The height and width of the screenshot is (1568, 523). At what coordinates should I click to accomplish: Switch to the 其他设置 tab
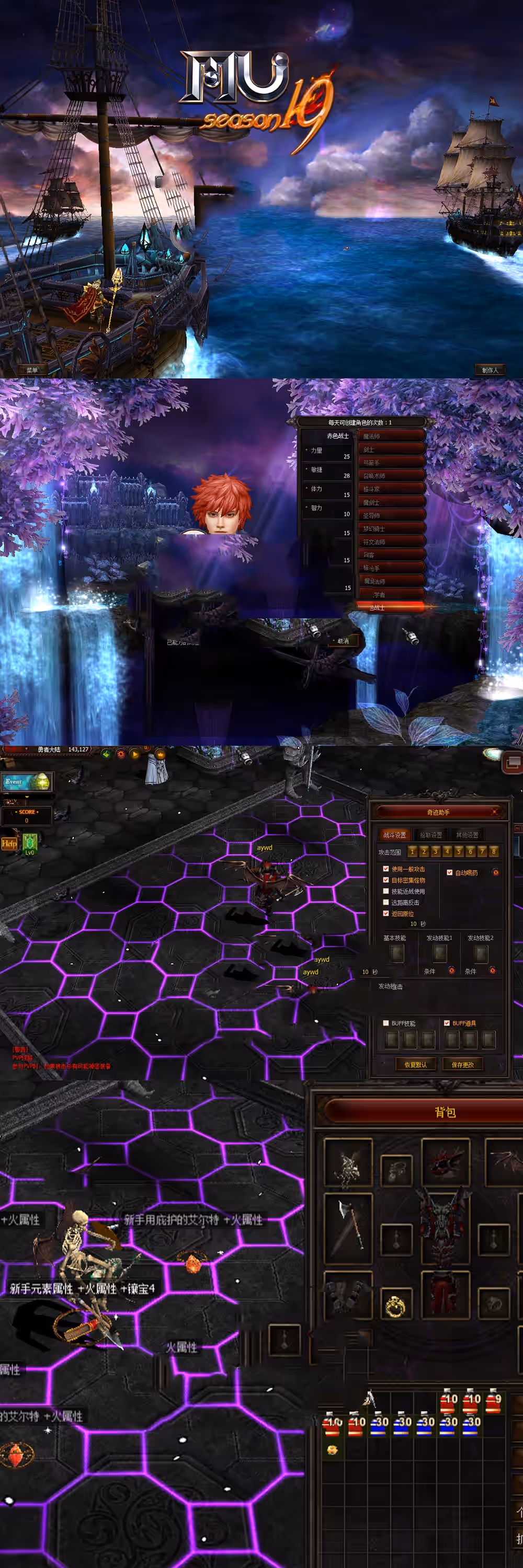point(467,835)
